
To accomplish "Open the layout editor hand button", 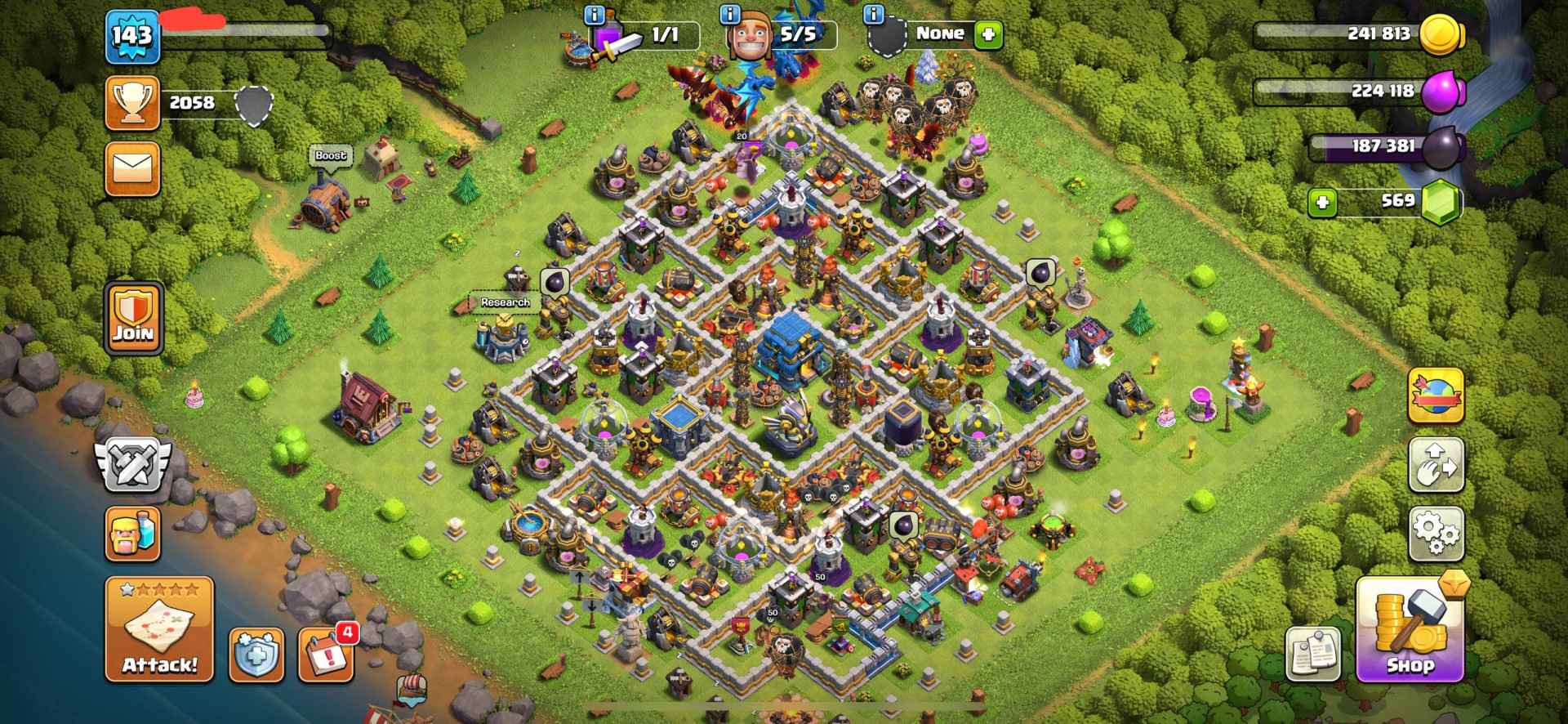I will (1436, 466).
